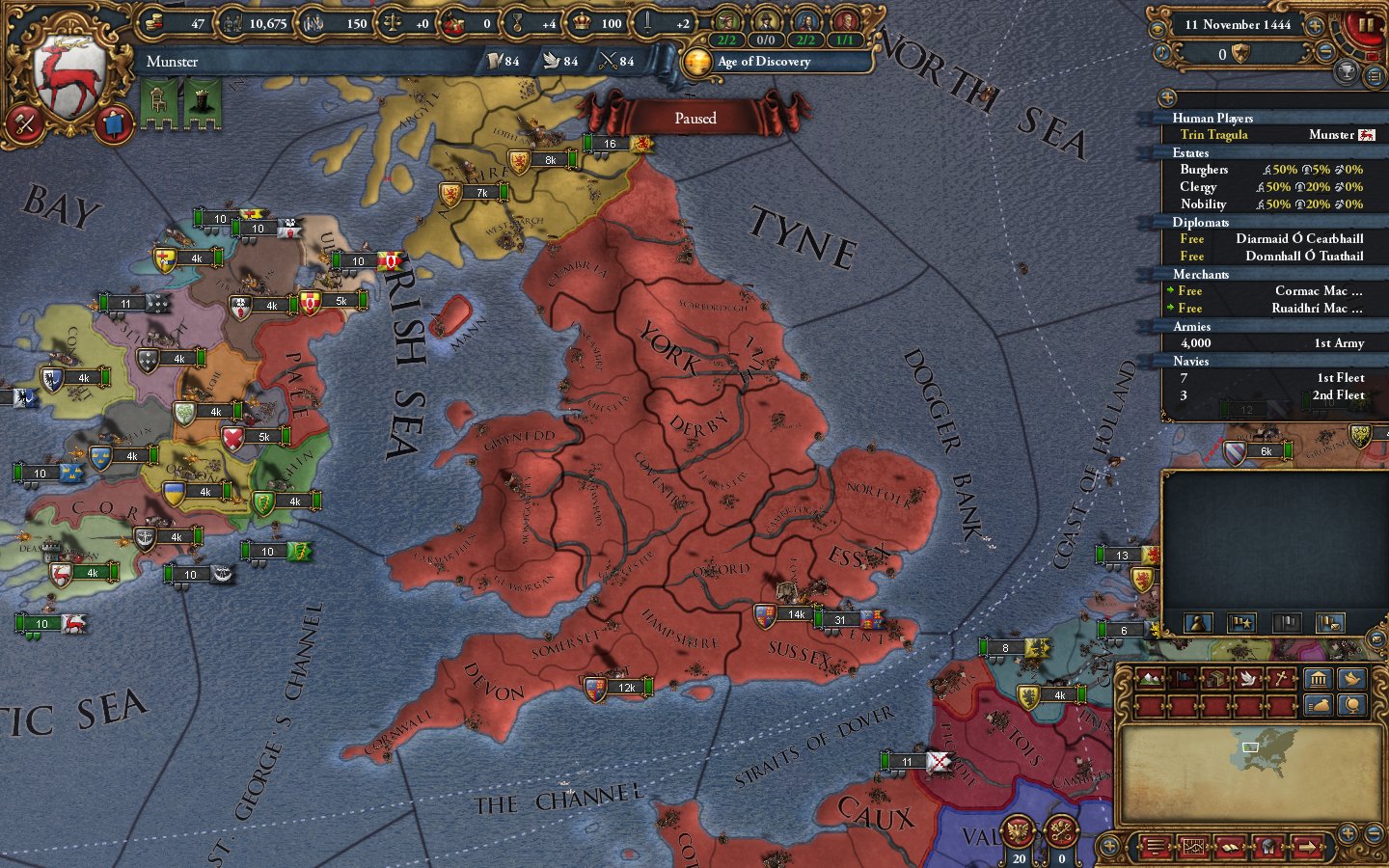View achievements with the trophy icon

tap(1348, 69)
